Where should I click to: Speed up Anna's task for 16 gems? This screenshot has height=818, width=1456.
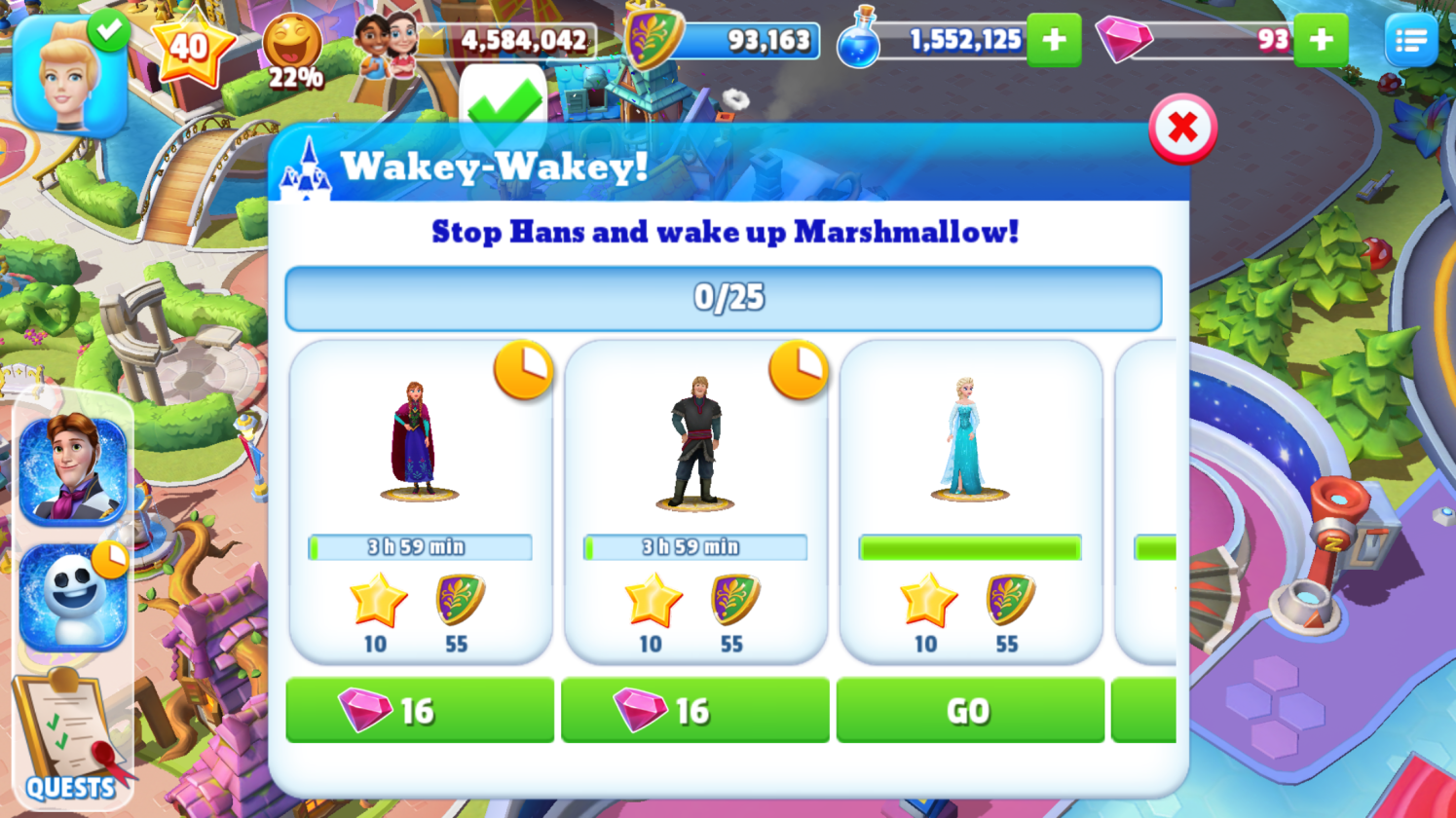click(x=420, y=711)
